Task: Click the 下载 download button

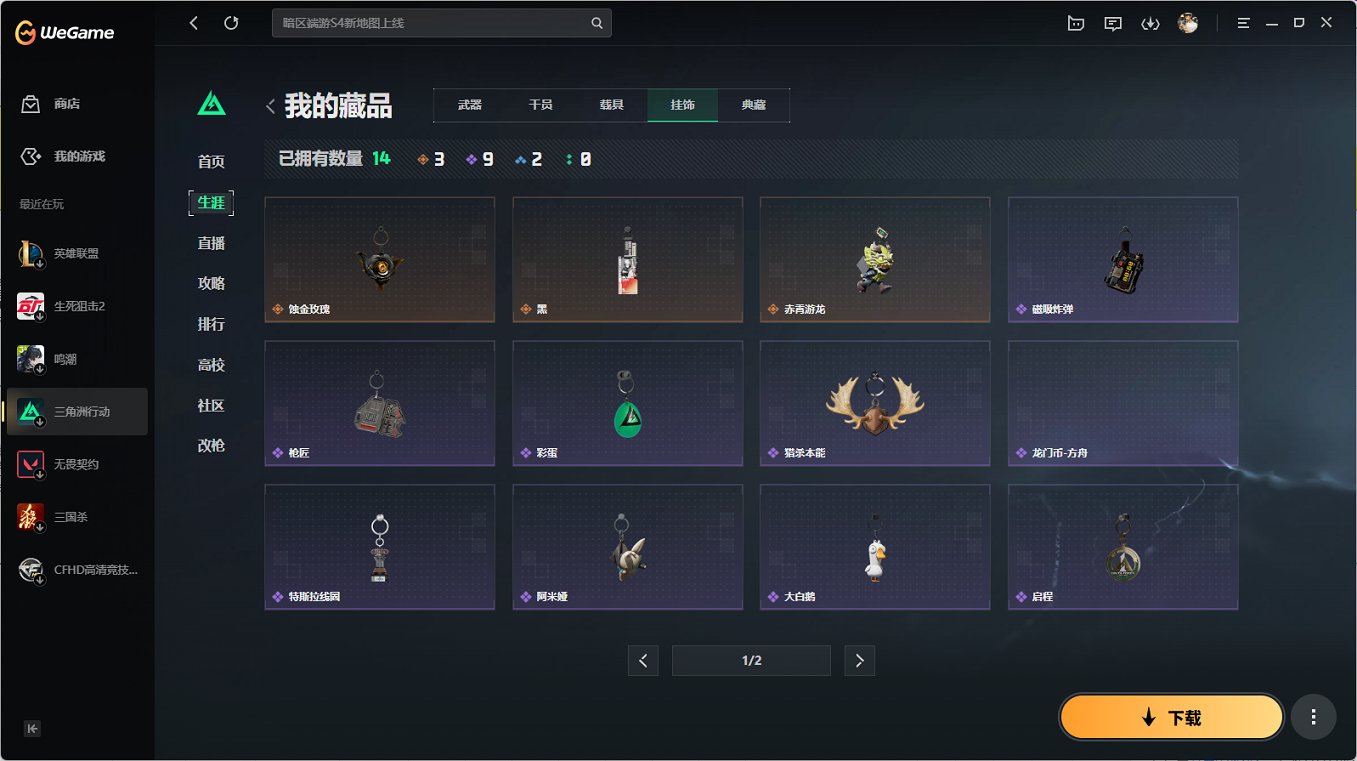Action: [1171, 716]
